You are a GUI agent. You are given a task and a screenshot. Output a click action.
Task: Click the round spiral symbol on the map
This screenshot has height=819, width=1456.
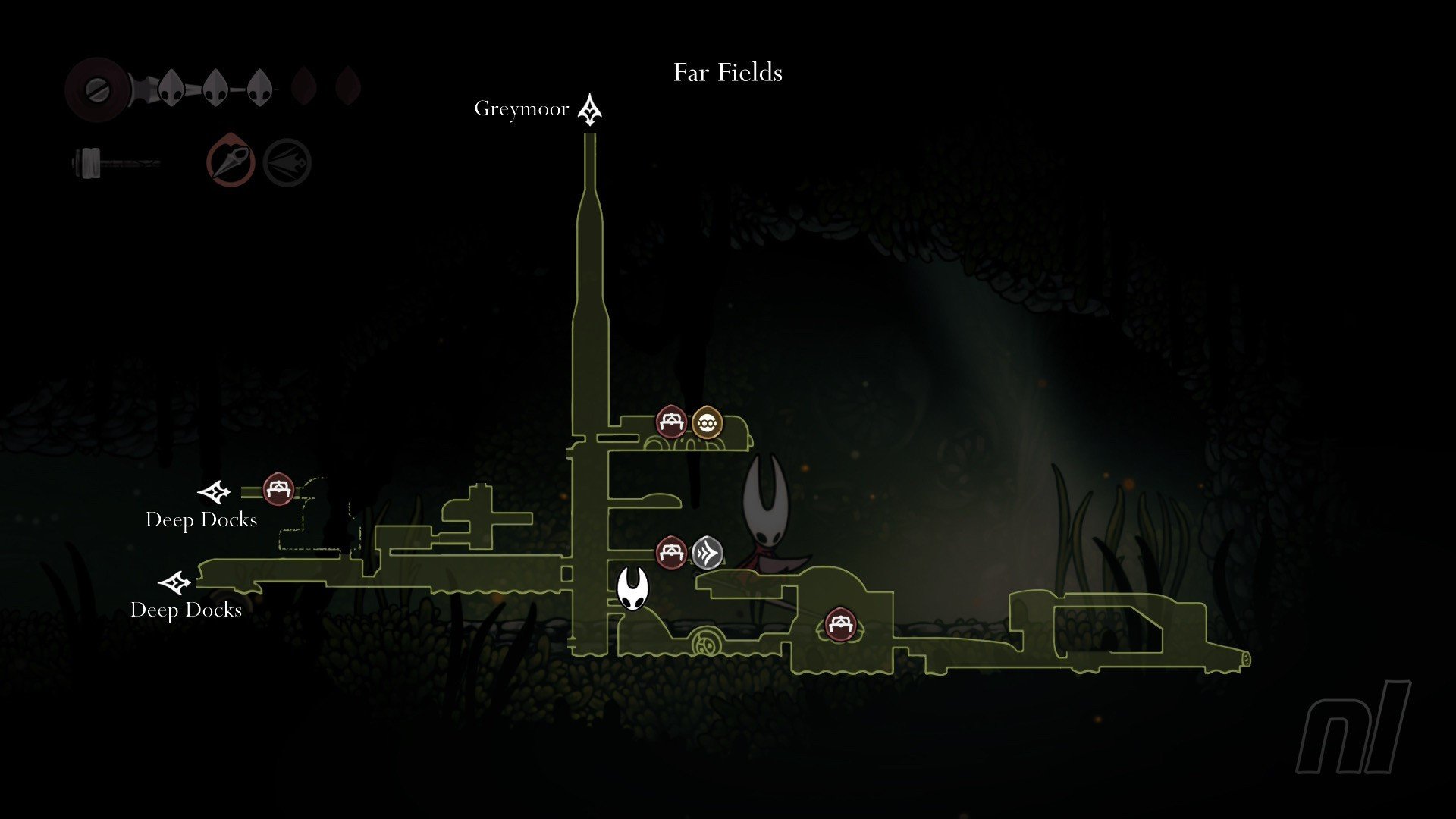705,645
